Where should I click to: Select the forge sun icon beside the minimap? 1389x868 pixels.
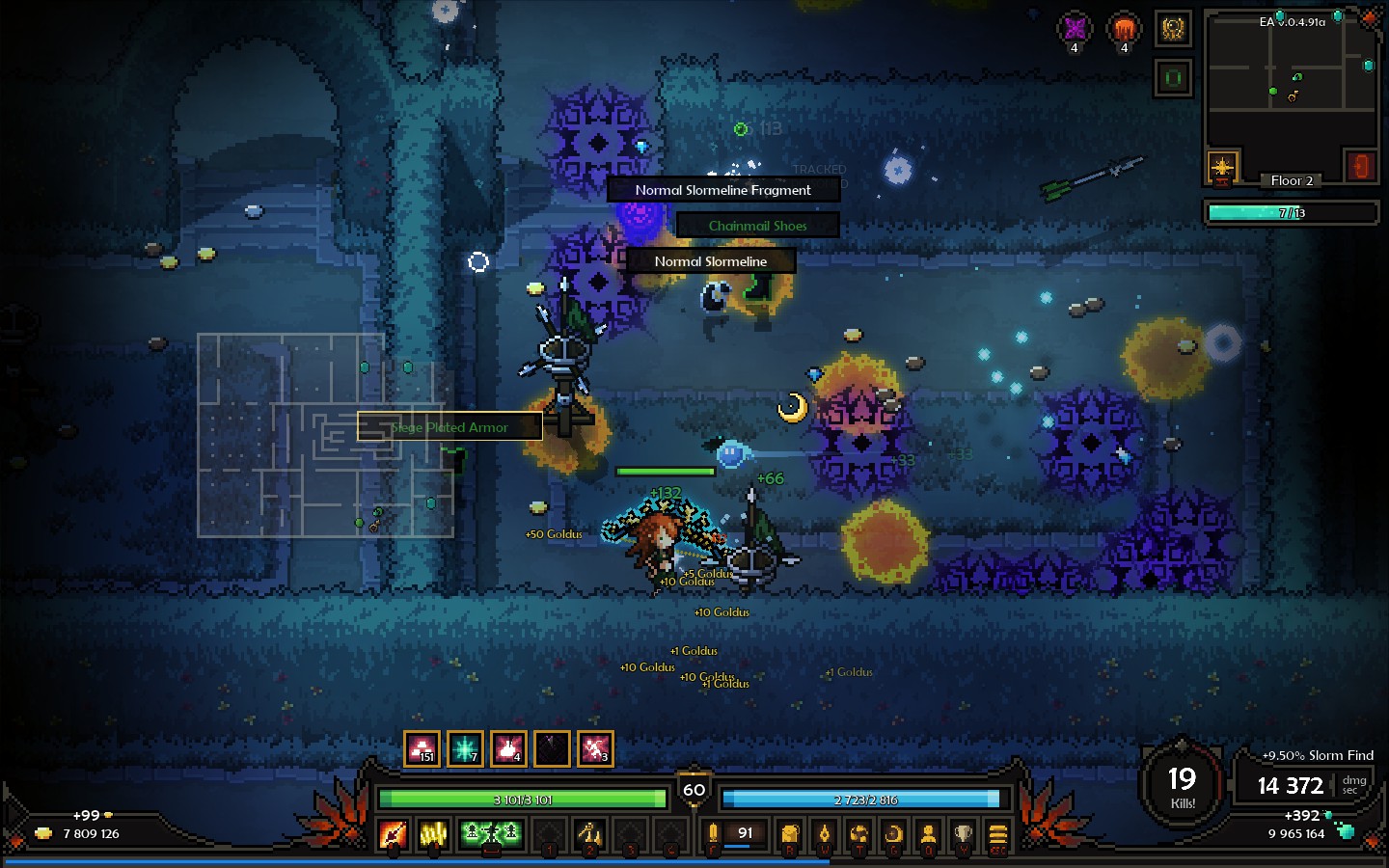[x=1222, y=166]
